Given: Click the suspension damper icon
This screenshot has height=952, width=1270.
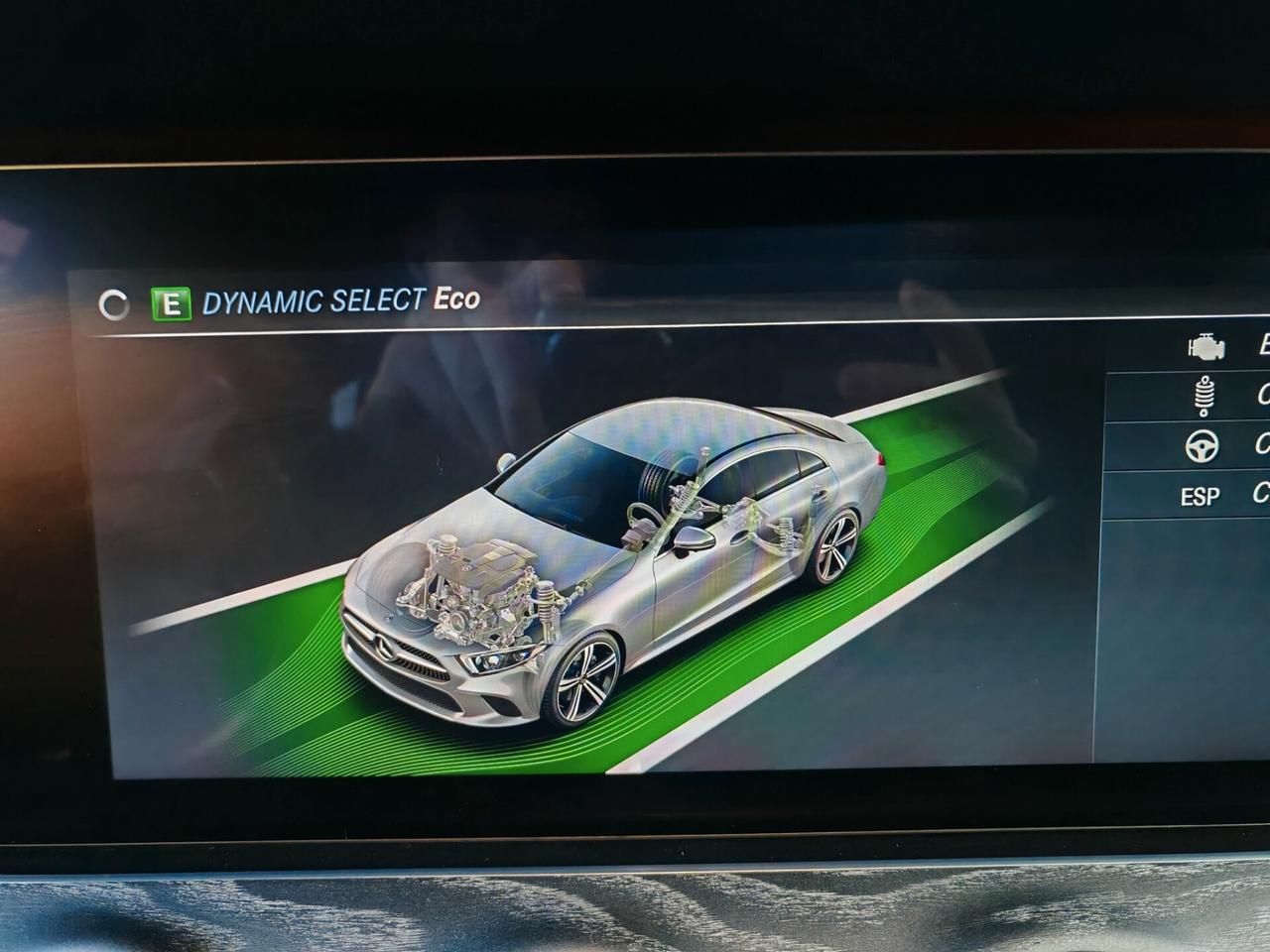Looking at the screenshot, I should click(x=1204, y=398).
